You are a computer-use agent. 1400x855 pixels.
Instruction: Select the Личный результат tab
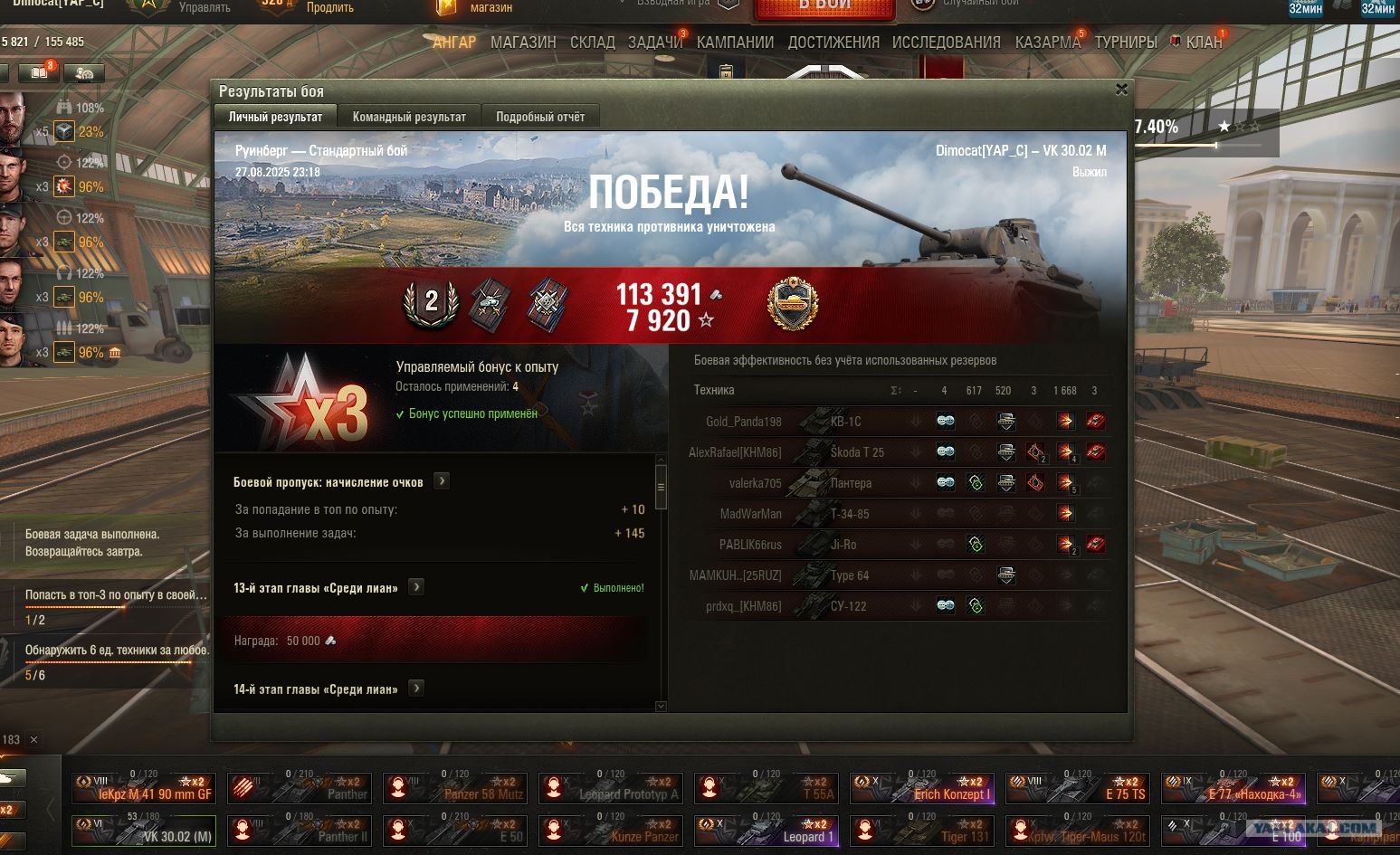[x=275, y=117]
